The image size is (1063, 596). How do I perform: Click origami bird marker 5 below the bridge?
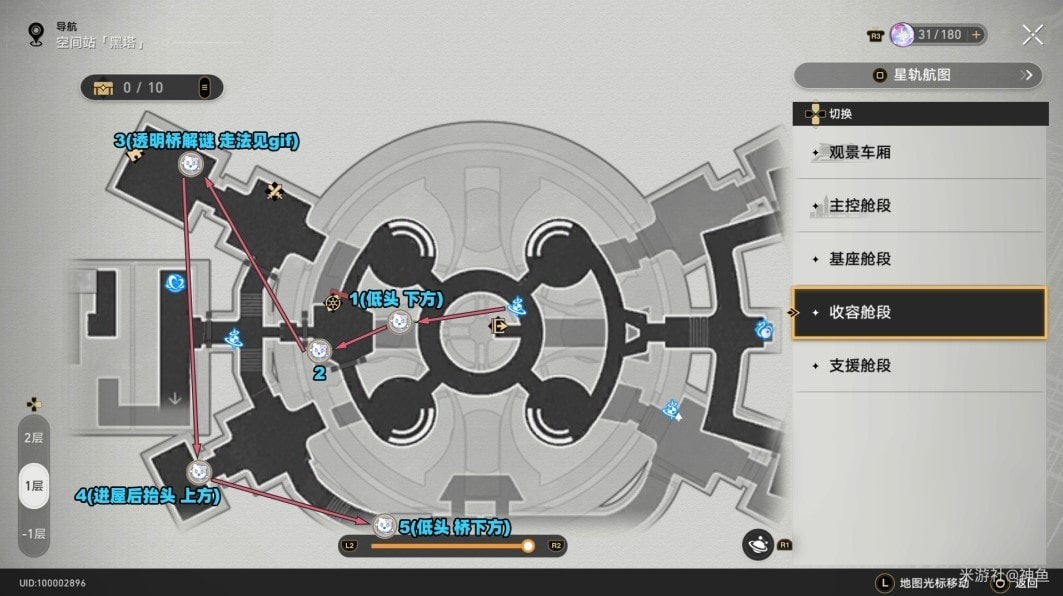(x=384, y=524)
